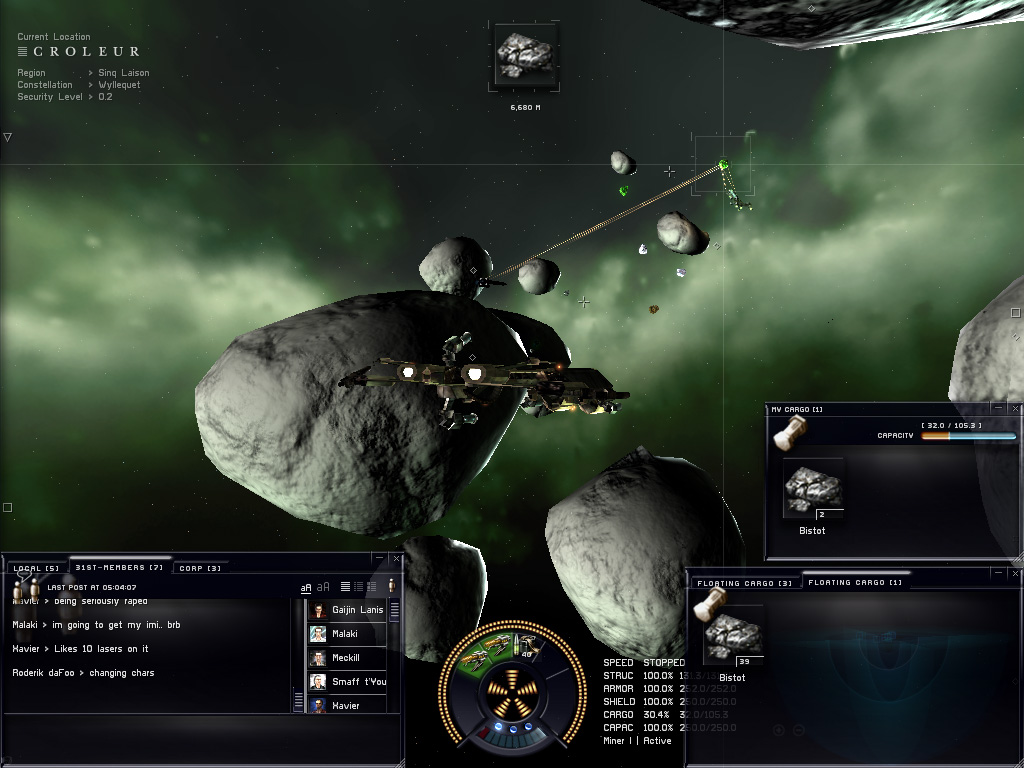
Task: Switch to the Local chat tab
Action: point(38,568)
